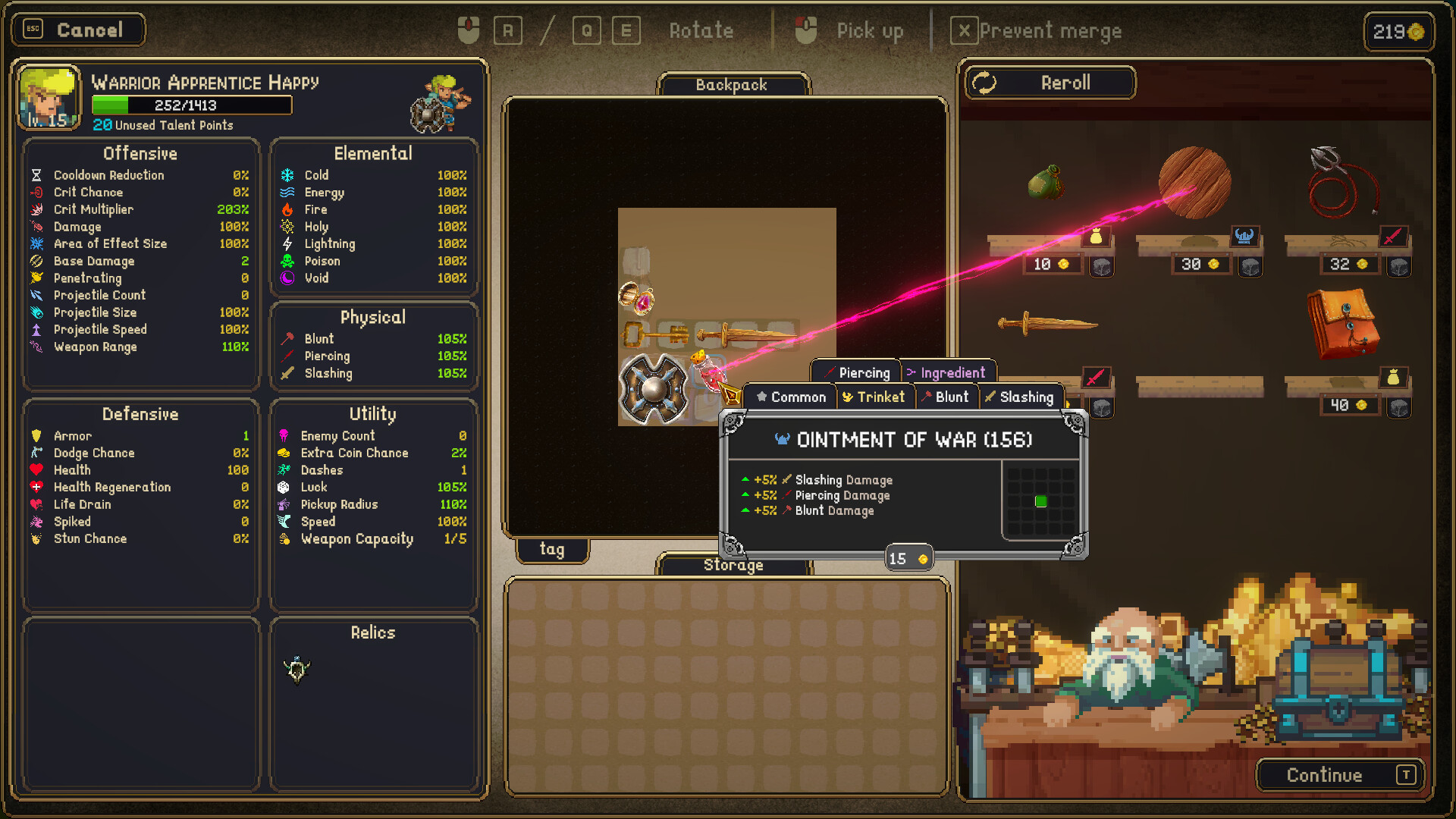Viewport: 1456px width, 819px height.
Task: Lock the 10-coin shop item
Action: pyautogui.click(x=1102, y=266)
